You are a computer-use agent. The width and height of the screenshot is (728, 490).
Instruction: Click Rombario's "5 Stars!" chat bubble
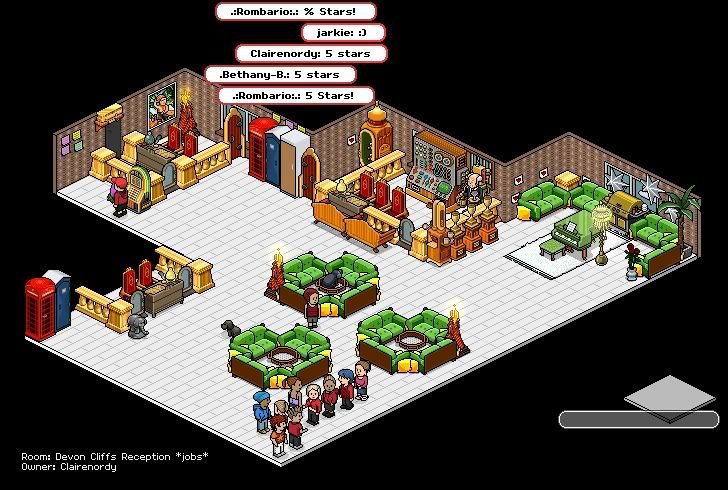coord(296,96)
